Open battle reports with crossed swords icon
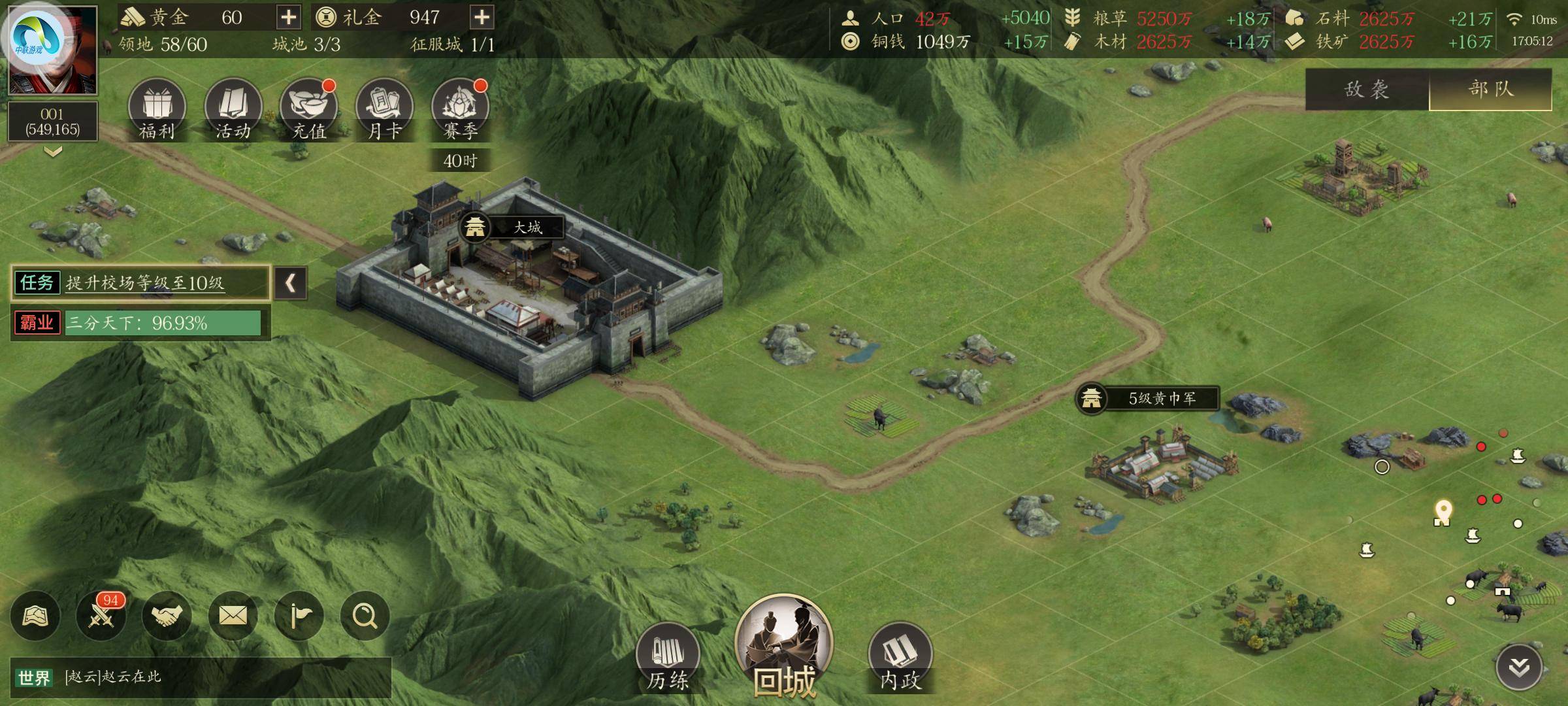This screenshot has width=1568, height=706. (x=101, y=616)
